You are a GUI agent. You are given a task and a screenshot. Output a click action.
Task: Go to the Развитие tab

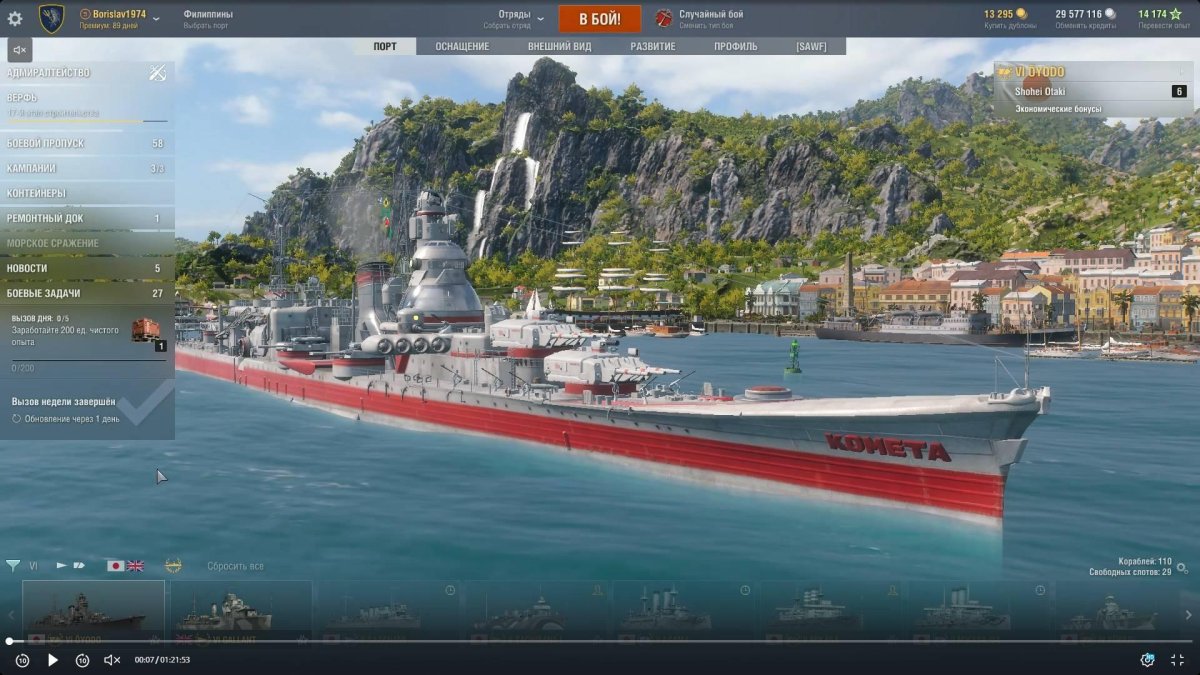tap(652, 46)
